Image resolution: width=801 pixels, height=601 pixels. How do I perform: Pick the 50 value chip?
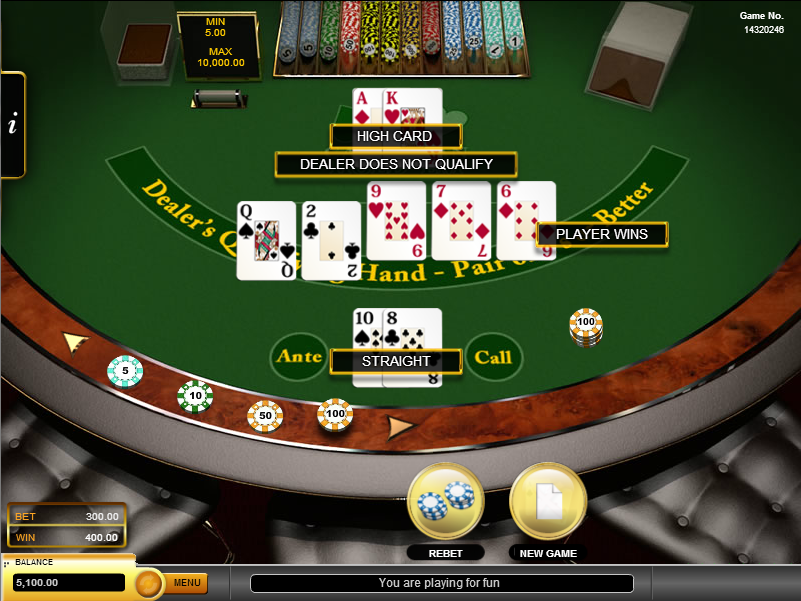click(x=265, y=415)
